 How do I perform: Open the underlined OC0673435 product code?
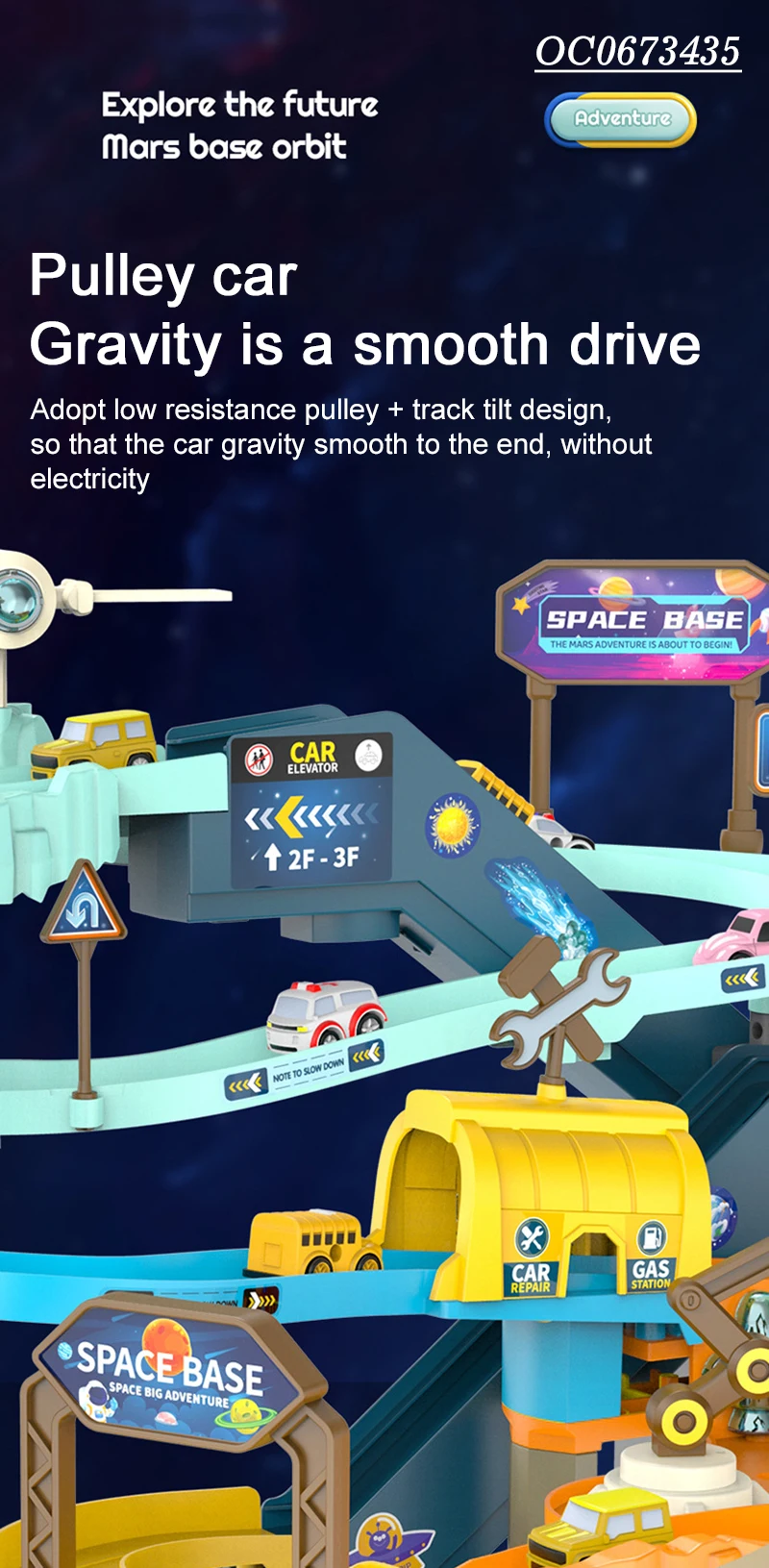click(x=638, y=52)
